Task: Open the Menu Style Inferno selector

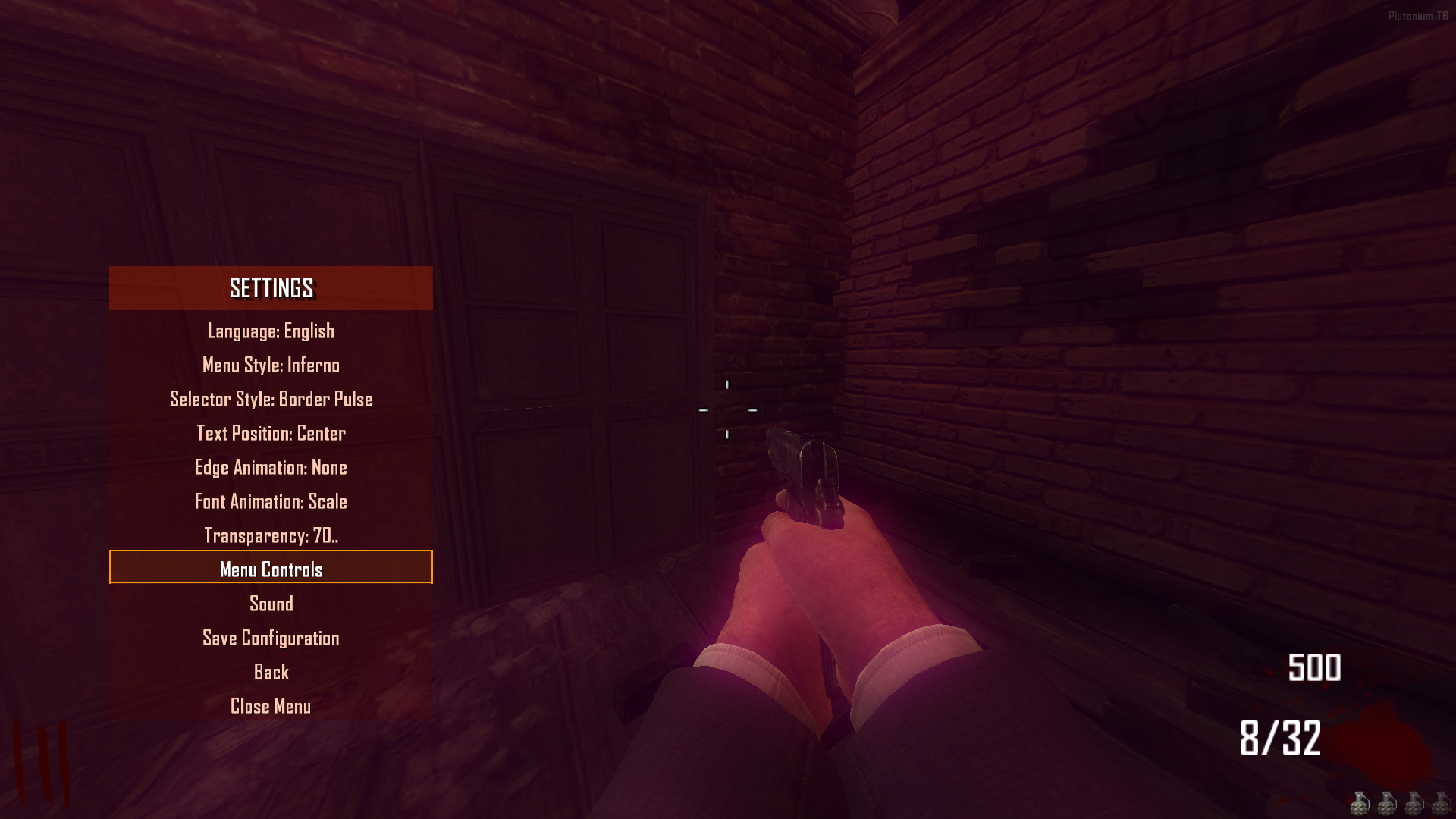Action: tap(271, 365)
